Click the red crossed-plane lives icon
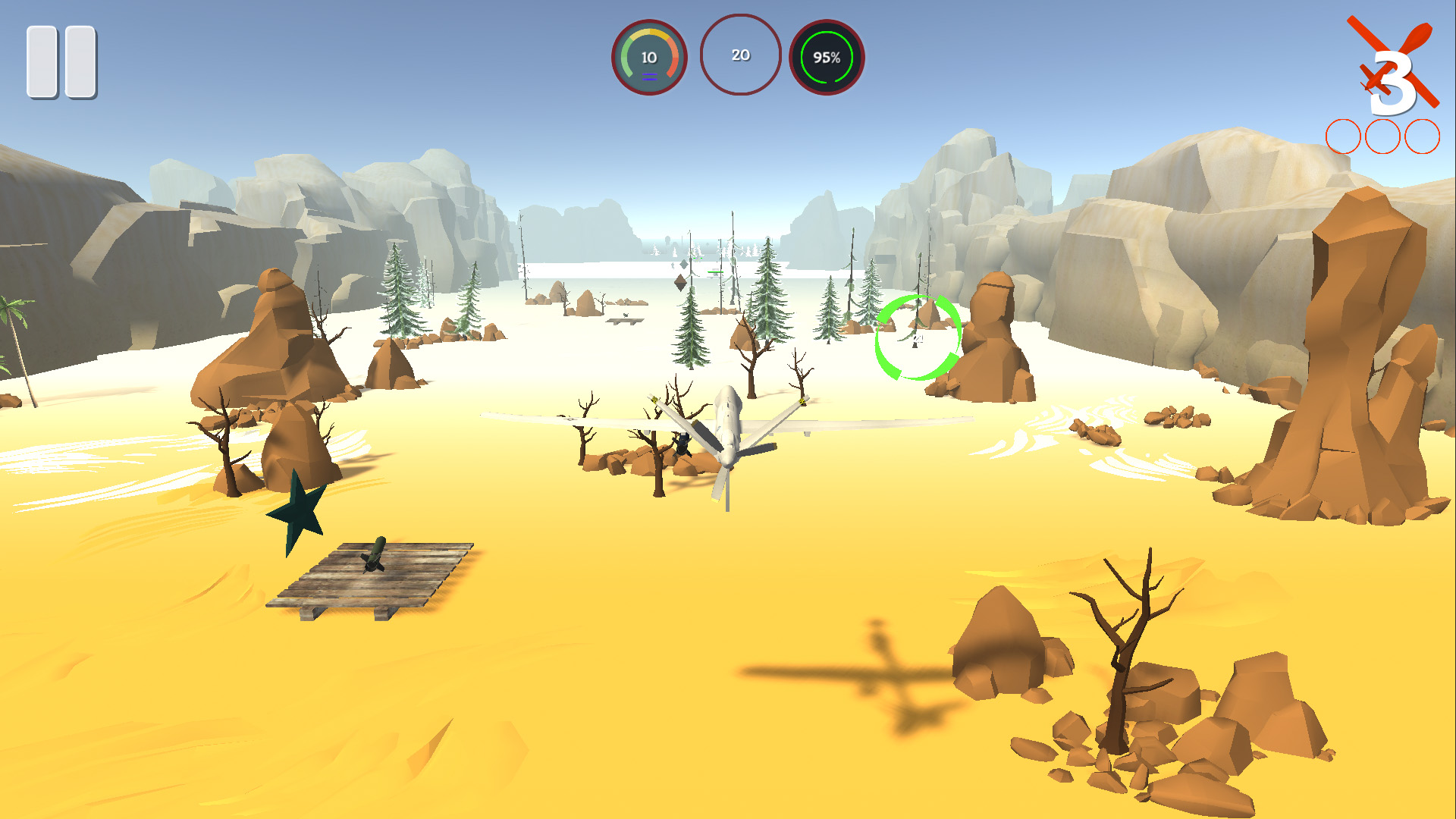This screenshot has width=1456, height=819. pos(1395,53)
